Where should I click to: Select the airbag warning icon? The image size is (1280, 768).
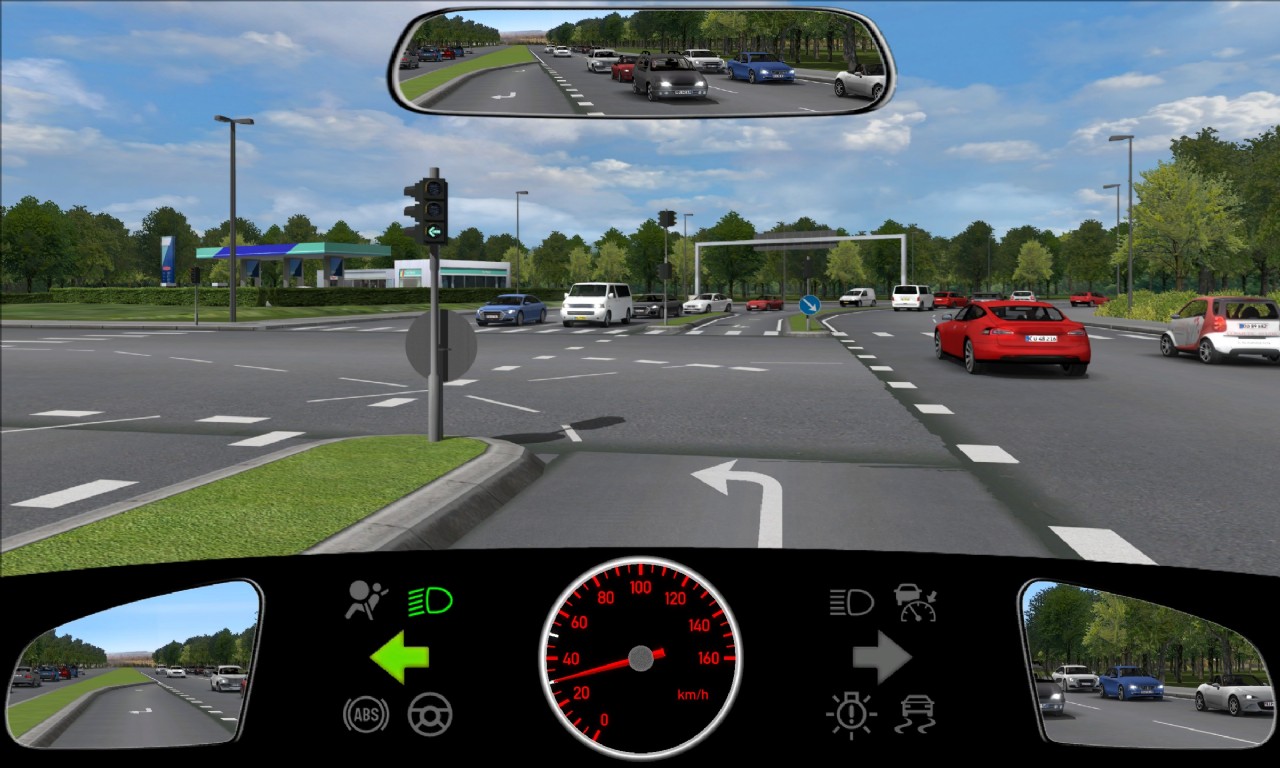[367, 600]
